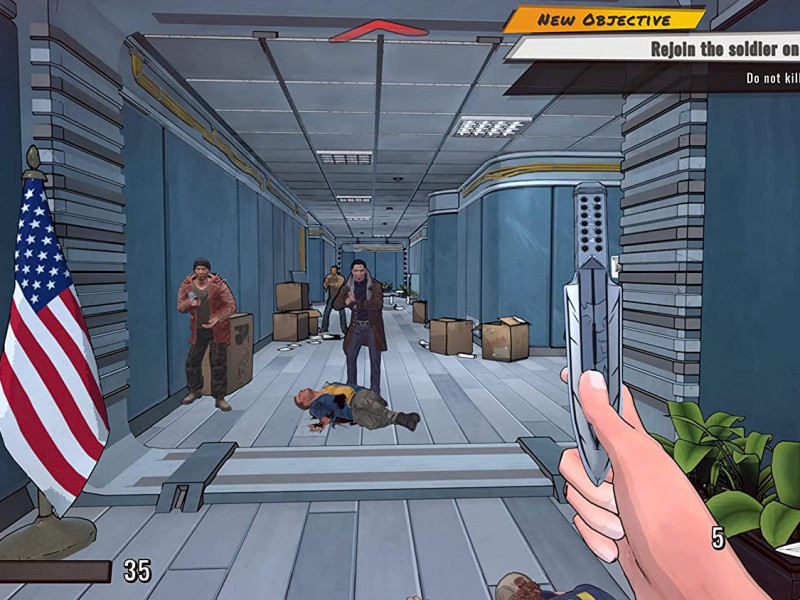Click the New Objective banner
The width and height of the screenshot is (800, 600).
(603, 19)
